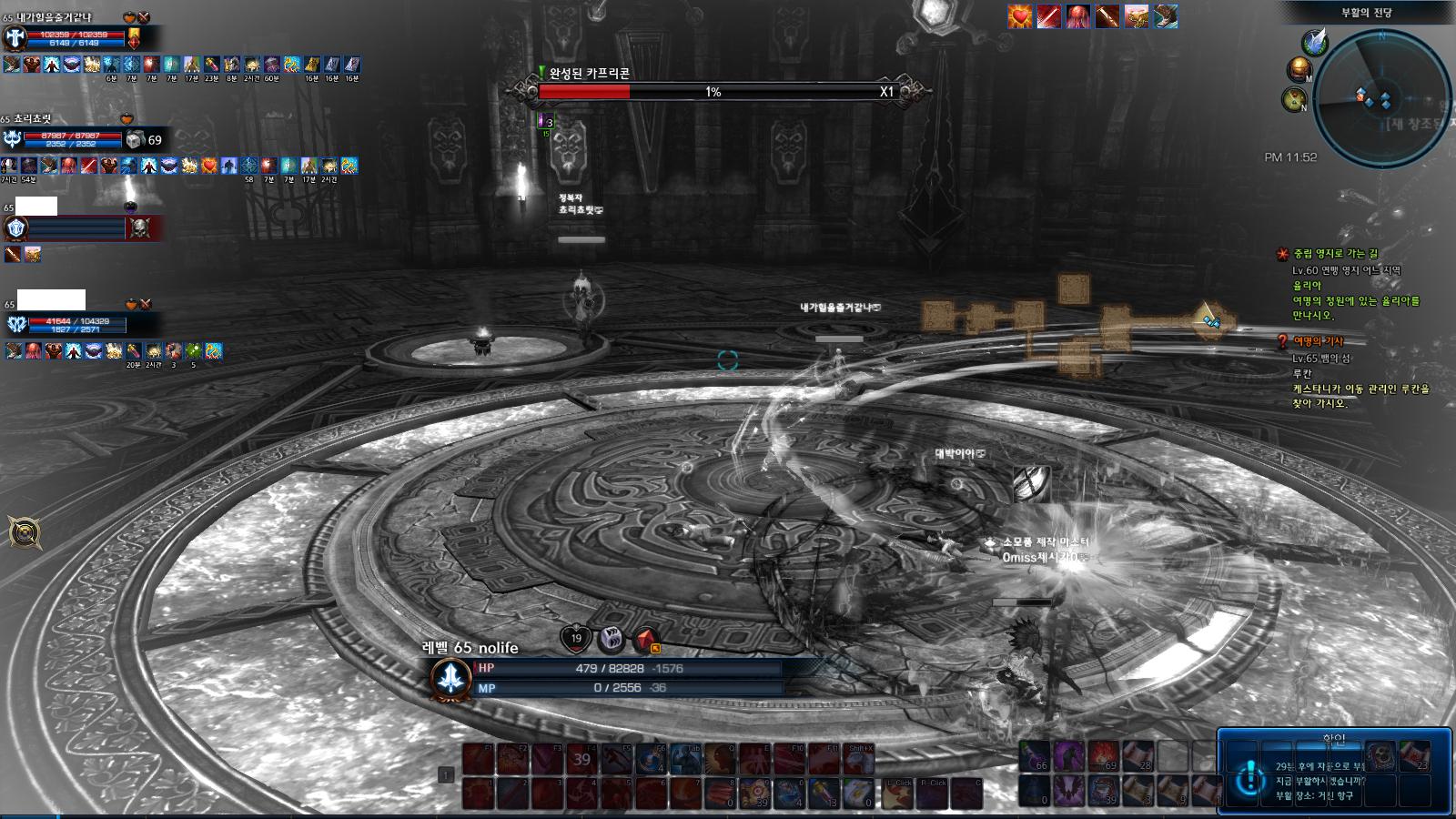Use the red-hatted character item showing 39
Screen dimensions: 1456x819
(1103, 790)
